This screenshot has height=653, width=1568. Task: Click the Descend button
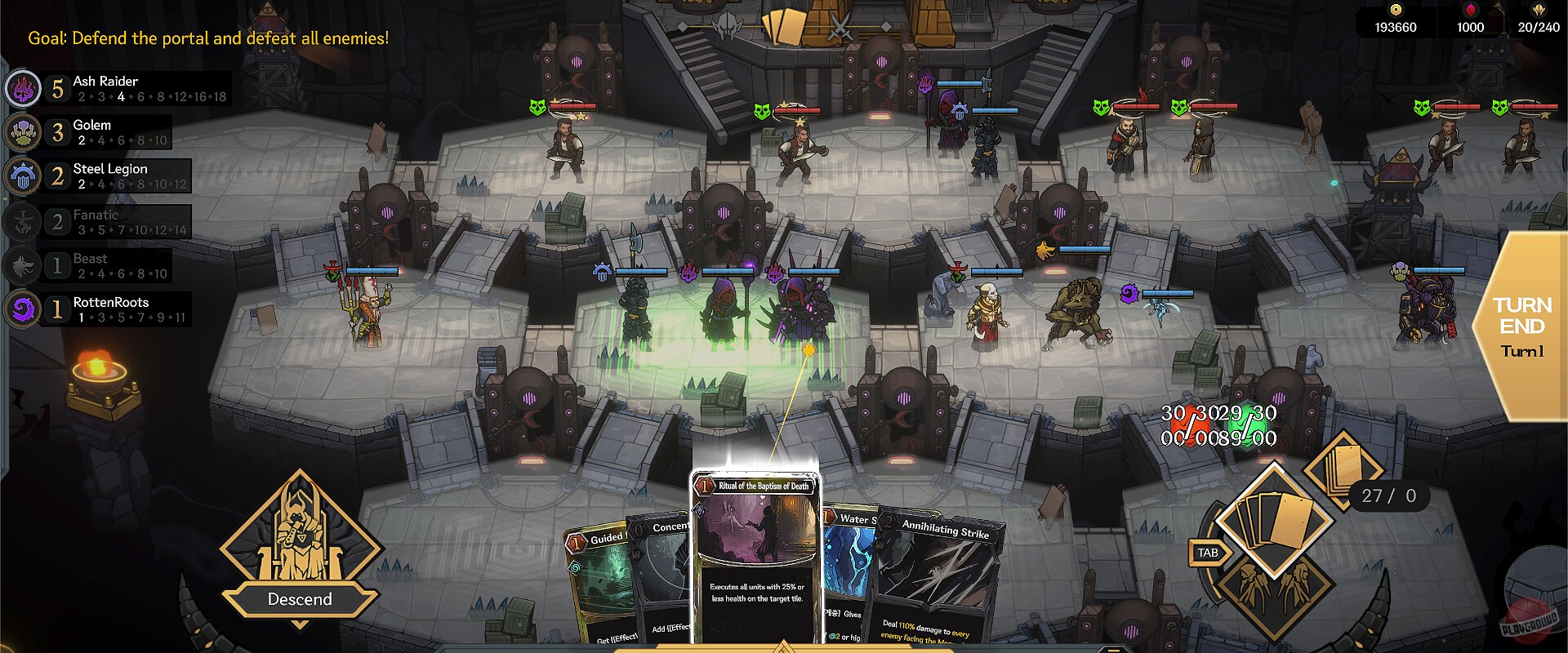(300, 597)
